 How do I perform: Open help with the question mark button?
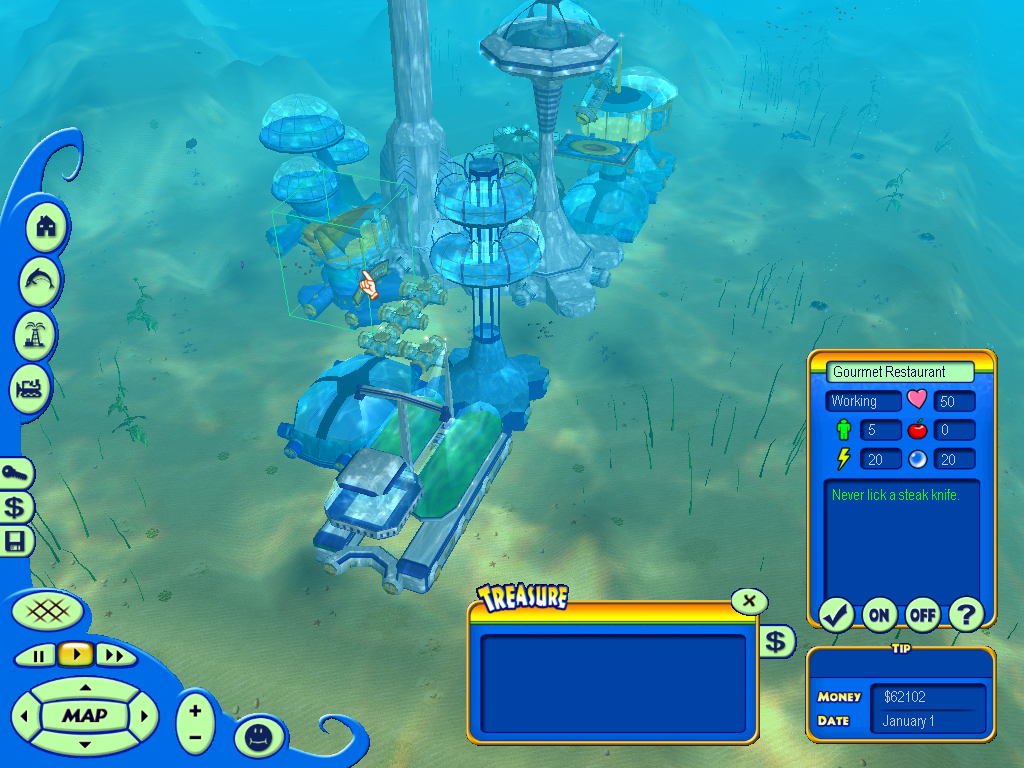[965, 614]
